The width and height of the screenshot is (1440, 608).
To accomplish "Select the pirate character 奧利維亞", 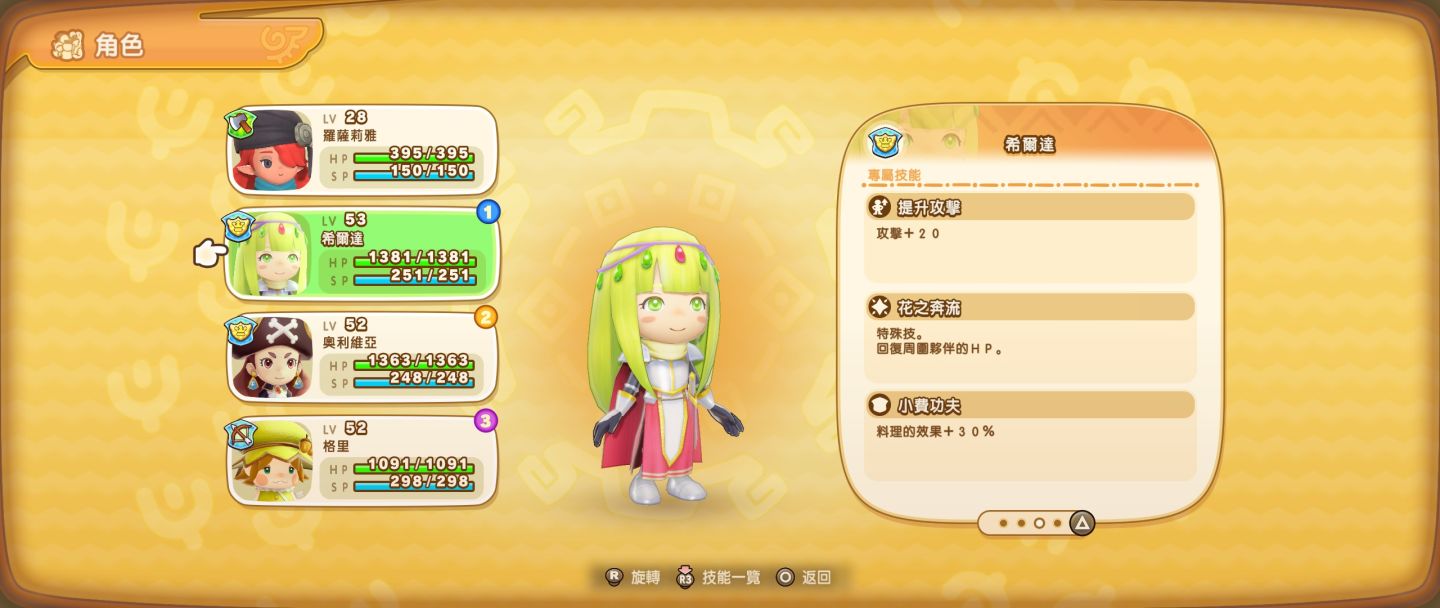I will pos(362,357).
